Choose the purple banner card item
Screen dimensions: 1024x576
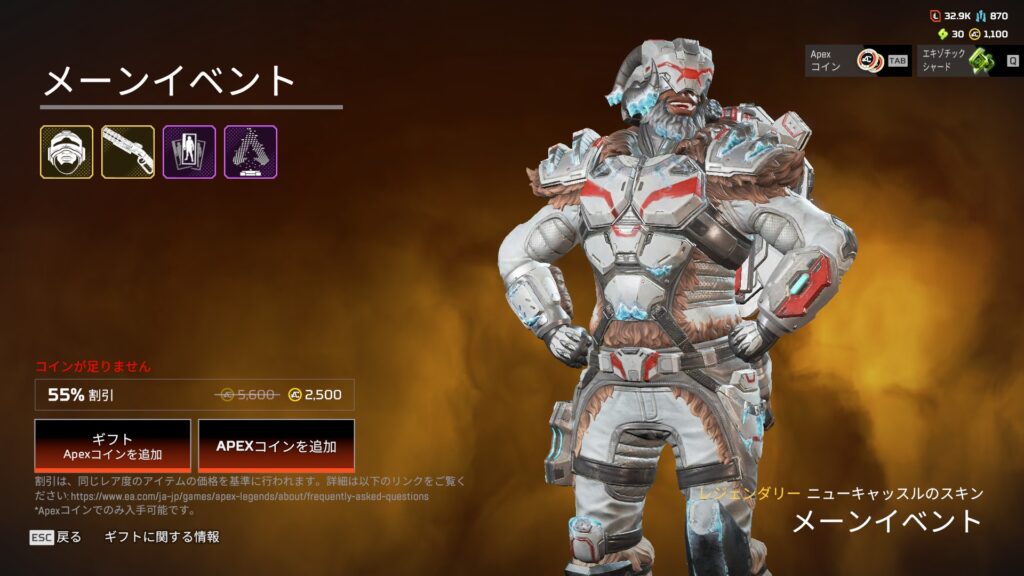coord(189,152)
